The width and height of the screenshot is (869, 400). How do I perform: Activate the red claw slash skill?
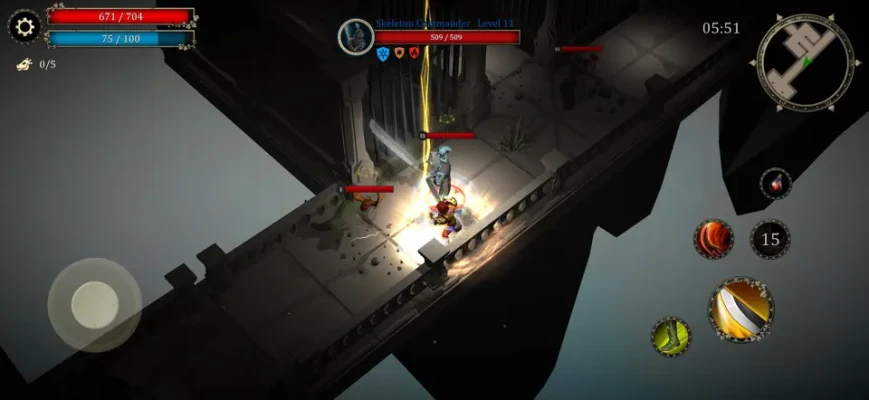tap(714, 239)
